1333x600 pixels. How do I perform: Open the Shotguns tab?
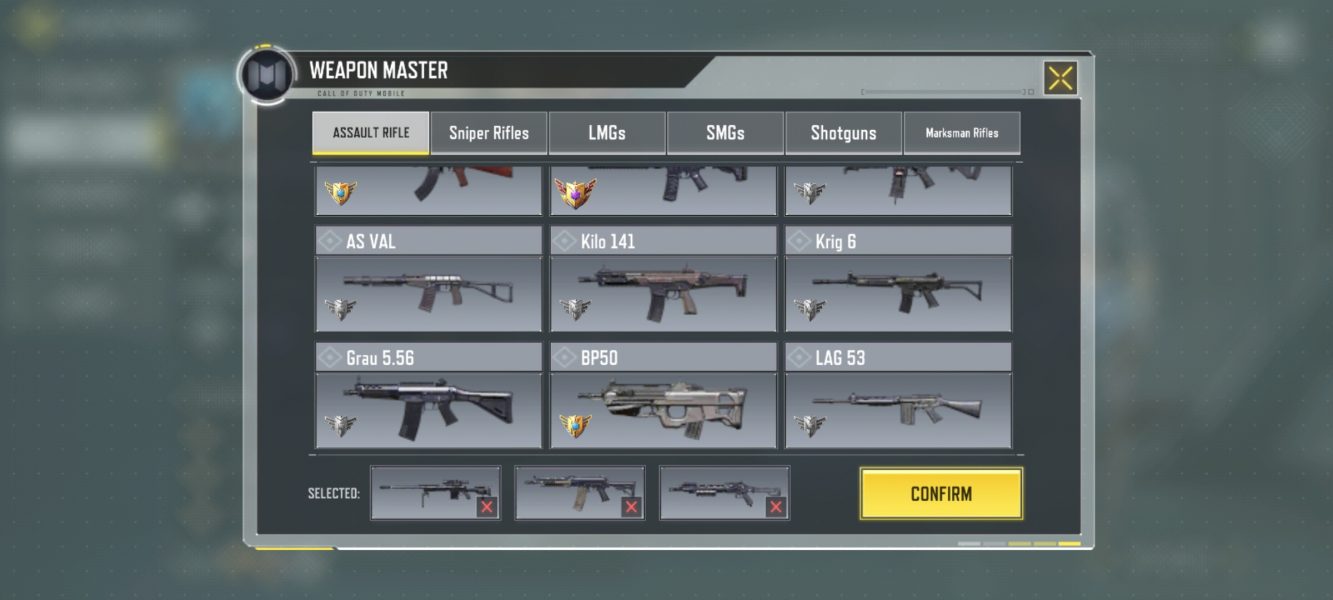point(843,133)
